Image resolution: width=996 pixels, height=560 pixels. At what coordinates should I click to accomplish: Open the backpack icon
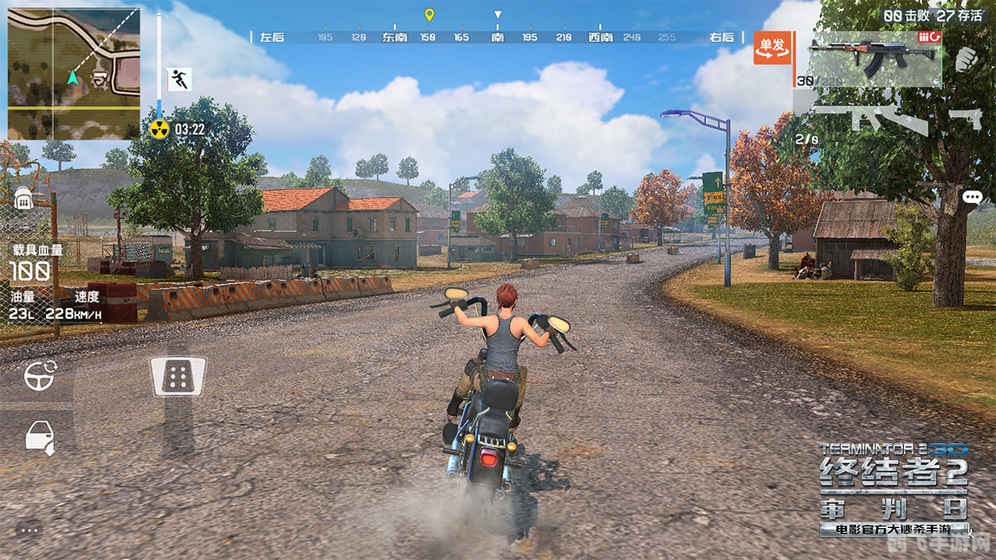pos(23,199)
